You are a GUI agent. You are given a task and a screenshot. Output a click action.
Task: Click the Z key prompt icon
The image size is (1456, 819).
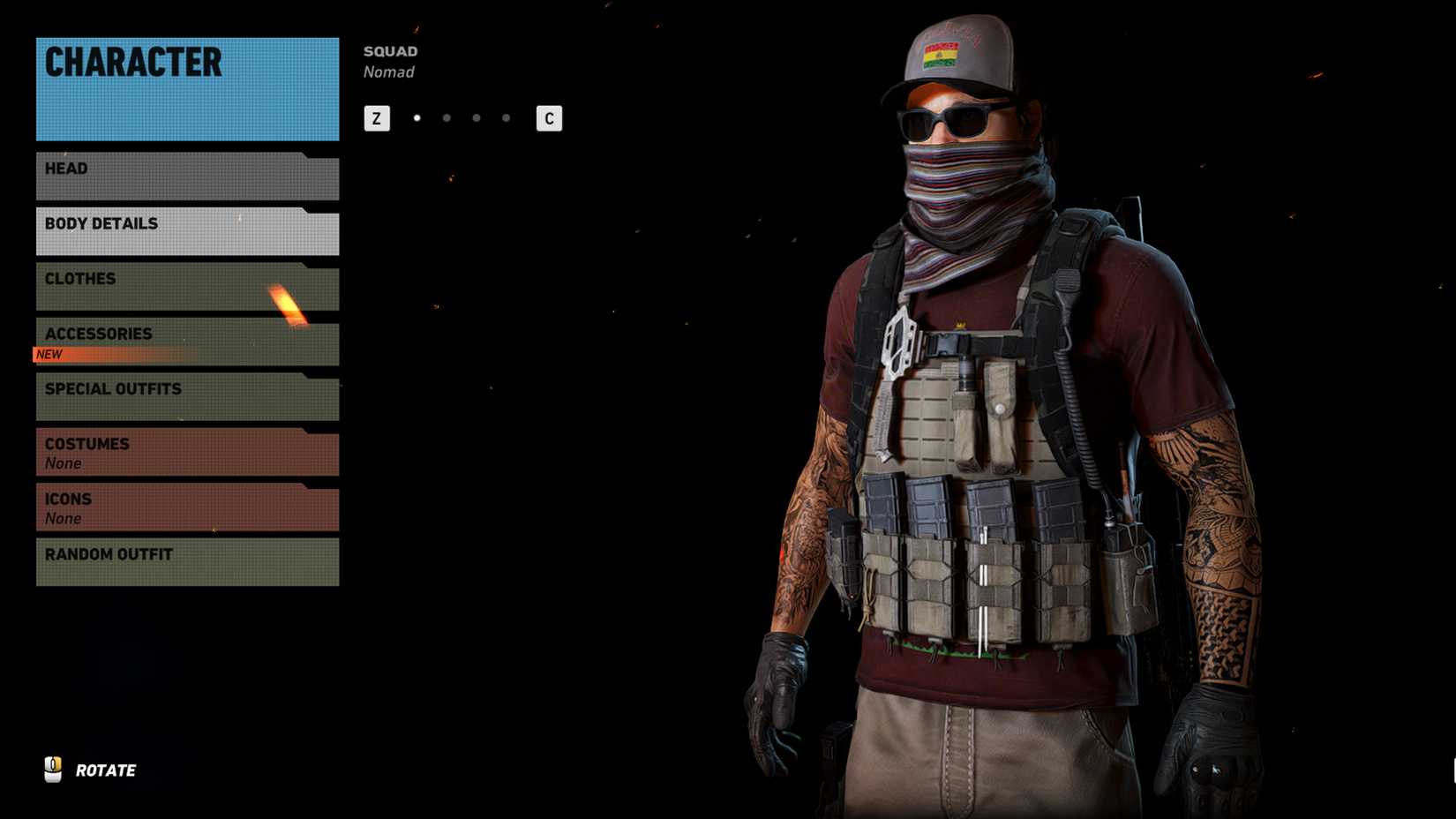click(377, 117)
